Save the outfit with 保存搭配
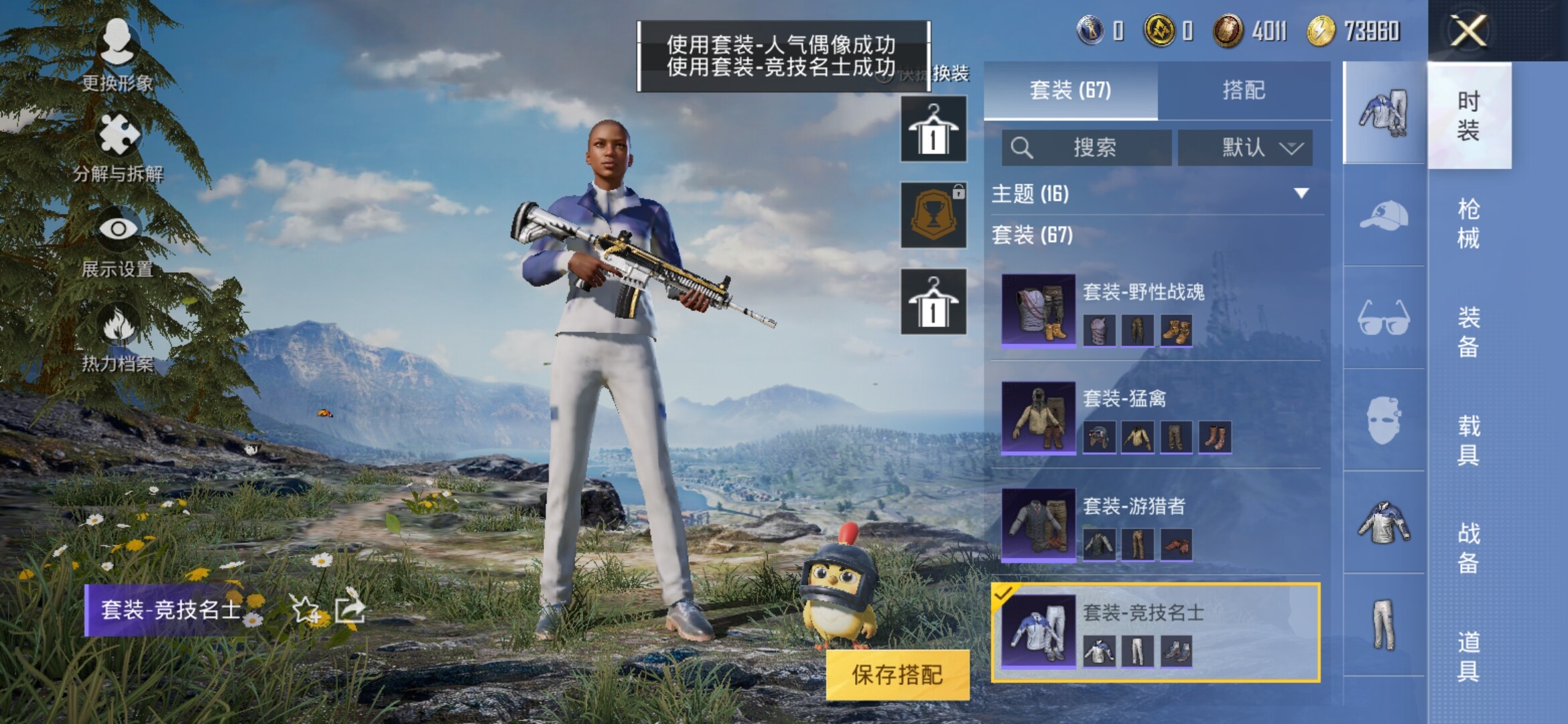The height and width of the screenshot is (724, 1568). [897, 675]
